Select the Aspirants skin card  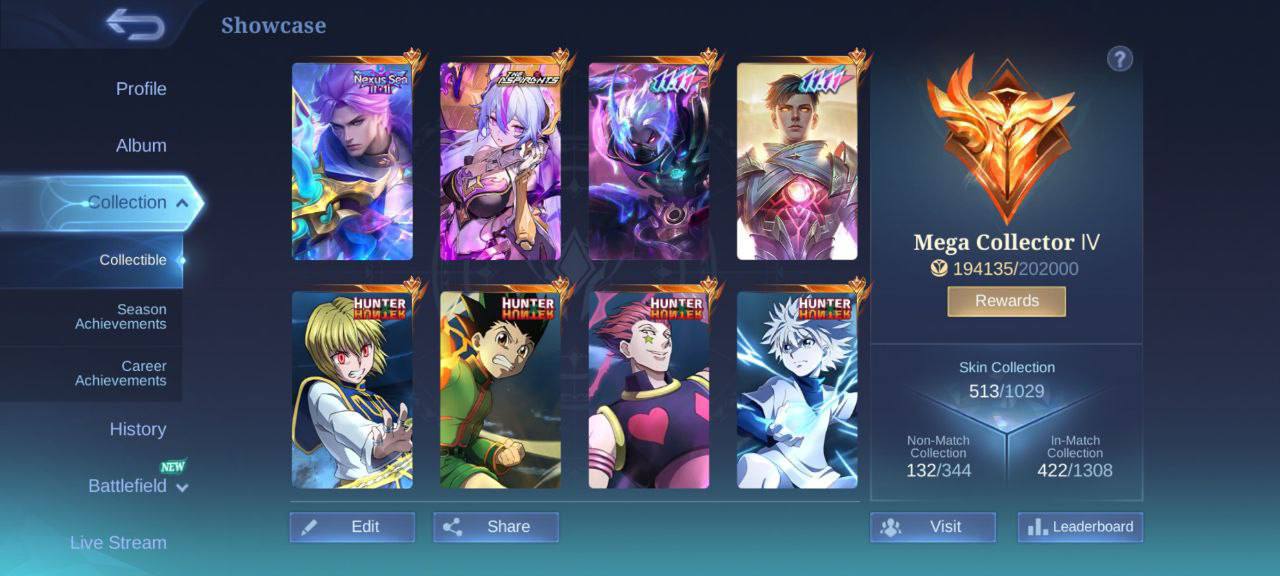point(500,162)
